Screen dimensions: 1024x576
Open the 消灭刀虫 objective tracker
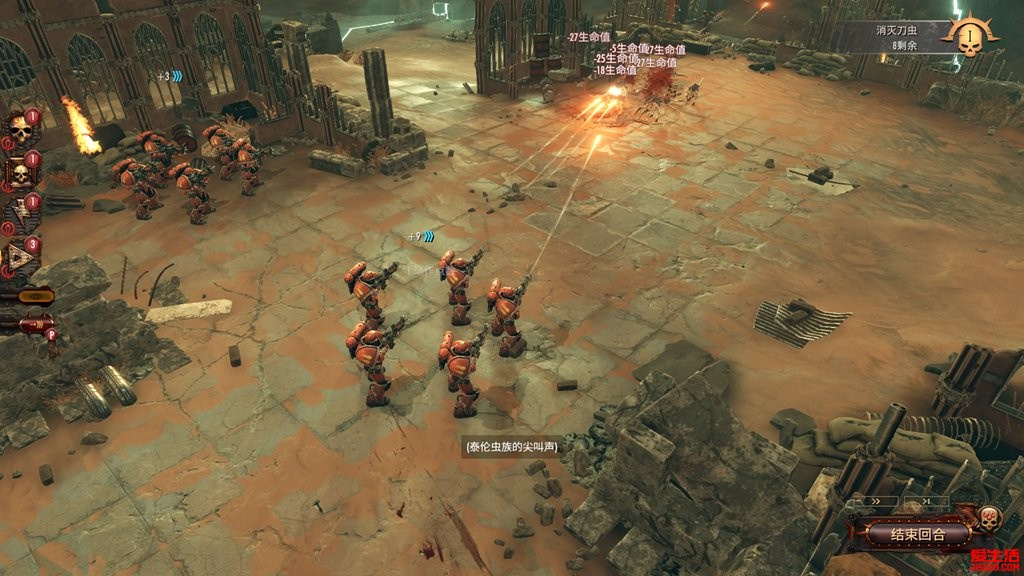pyautogui.click(x=895, y=38)
